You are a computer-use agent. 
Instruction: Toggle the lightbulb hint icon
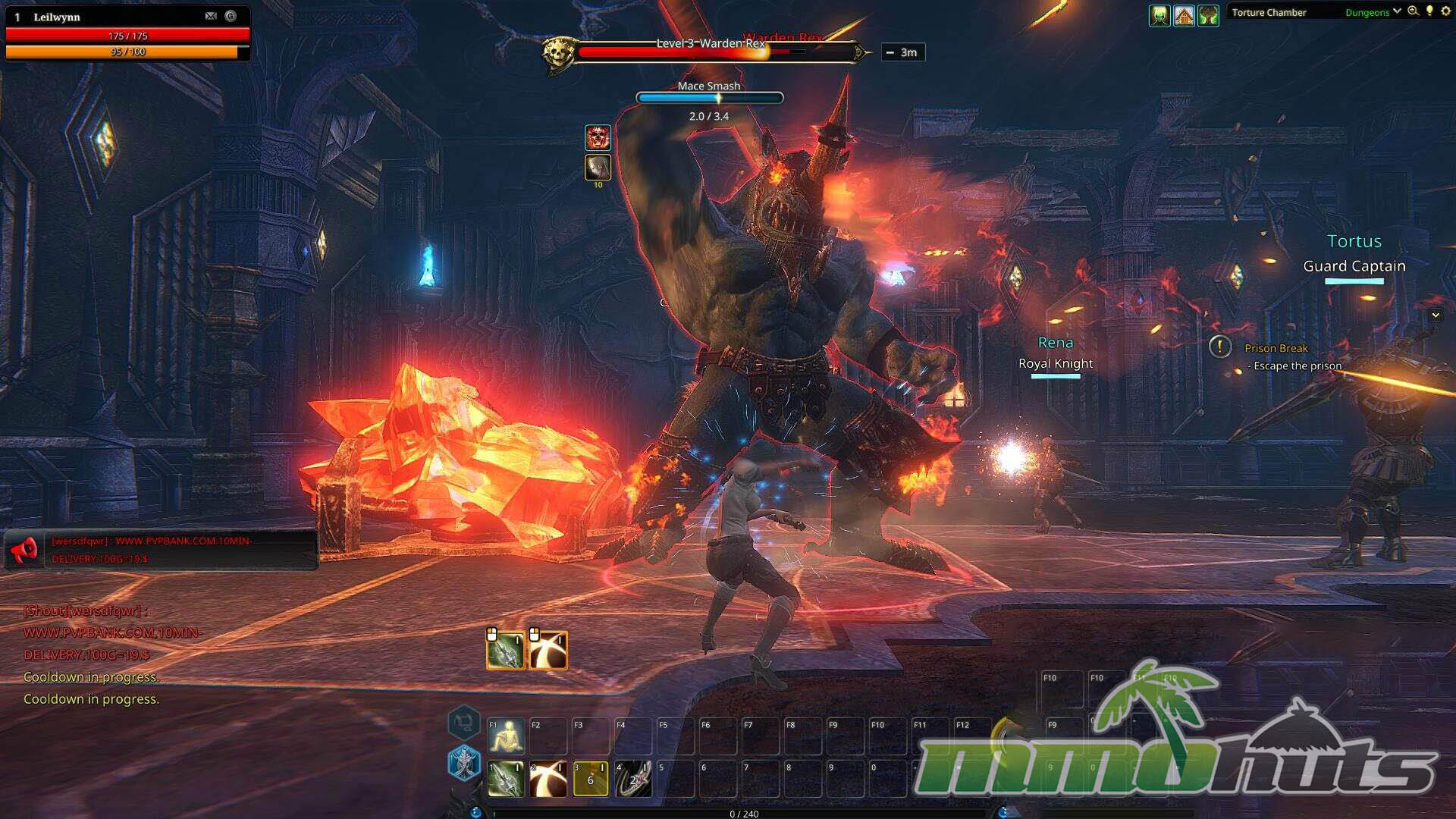click(1429, 11)
